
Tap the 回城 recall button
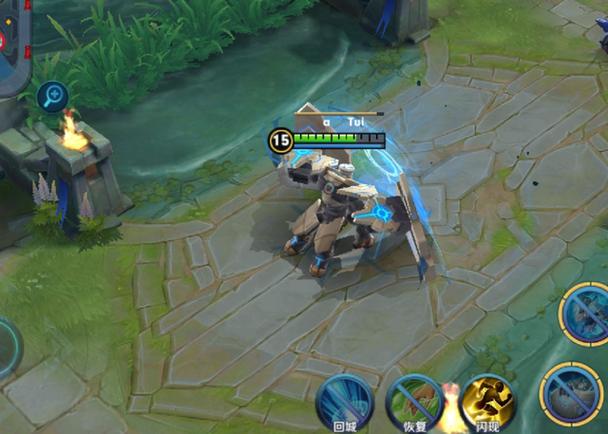pyautogui.click(x=345, y=402)
